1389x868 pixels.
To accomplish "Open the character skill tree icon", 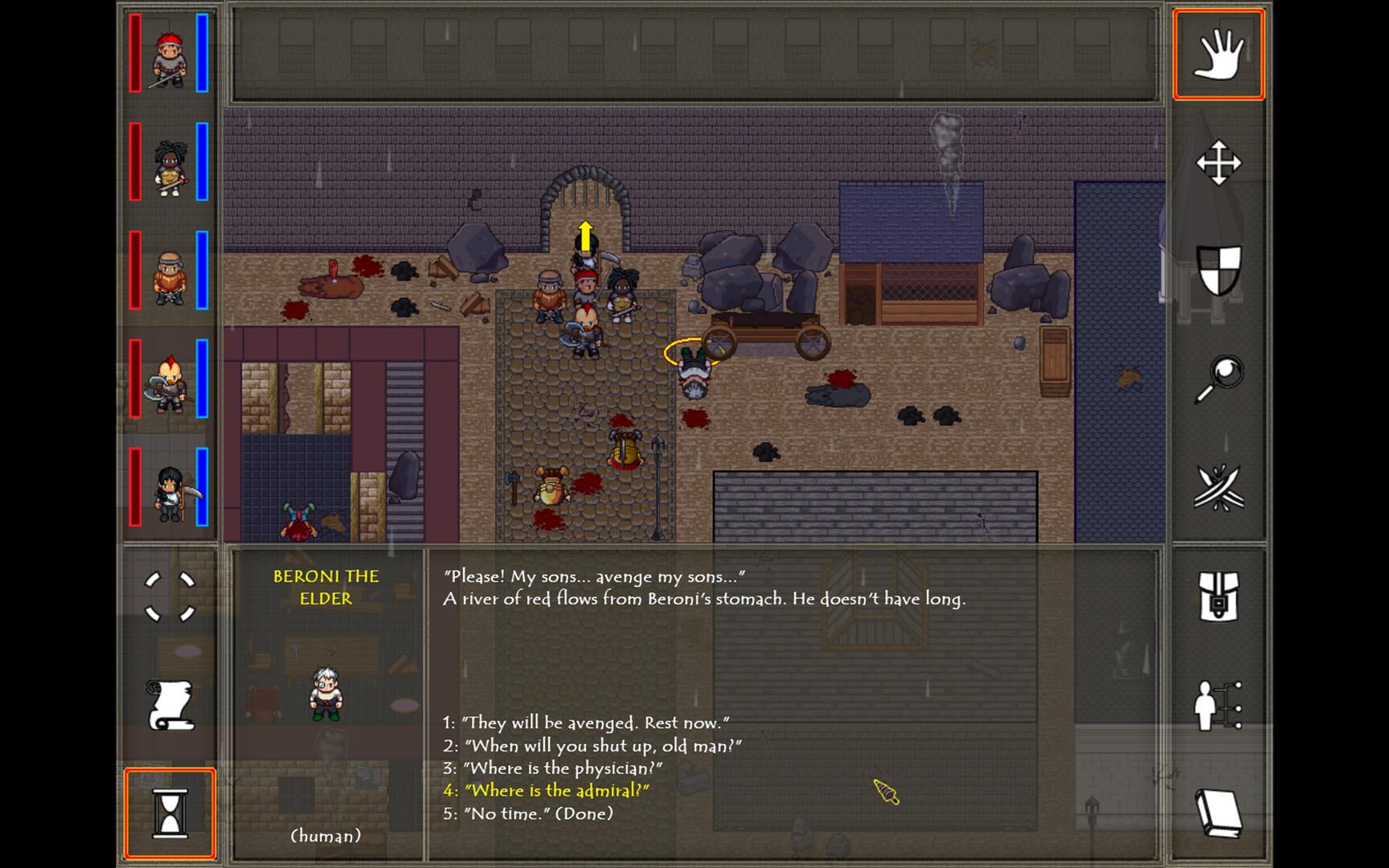I will pyautogui.click(x=1218, y=706).
